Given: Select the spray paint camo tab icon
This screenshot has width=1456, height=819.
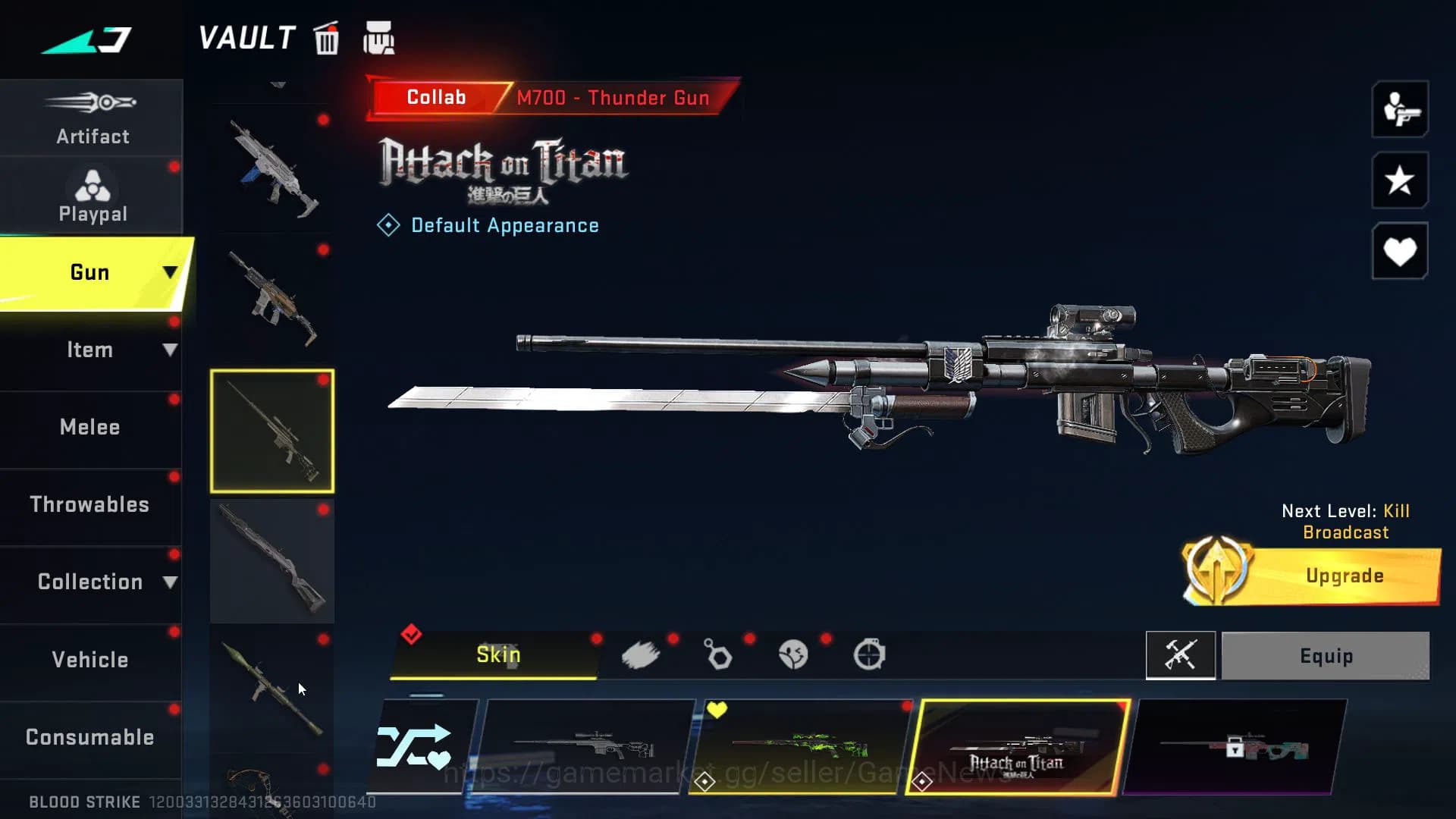Looking at the screenshot, I should (x=642, y=654).
